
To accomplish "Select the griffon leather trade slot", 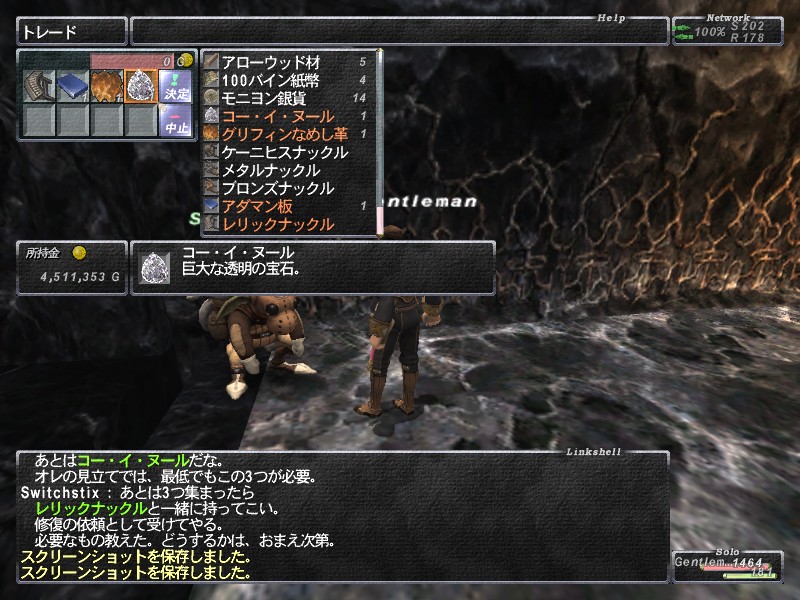I will point(106,87).
